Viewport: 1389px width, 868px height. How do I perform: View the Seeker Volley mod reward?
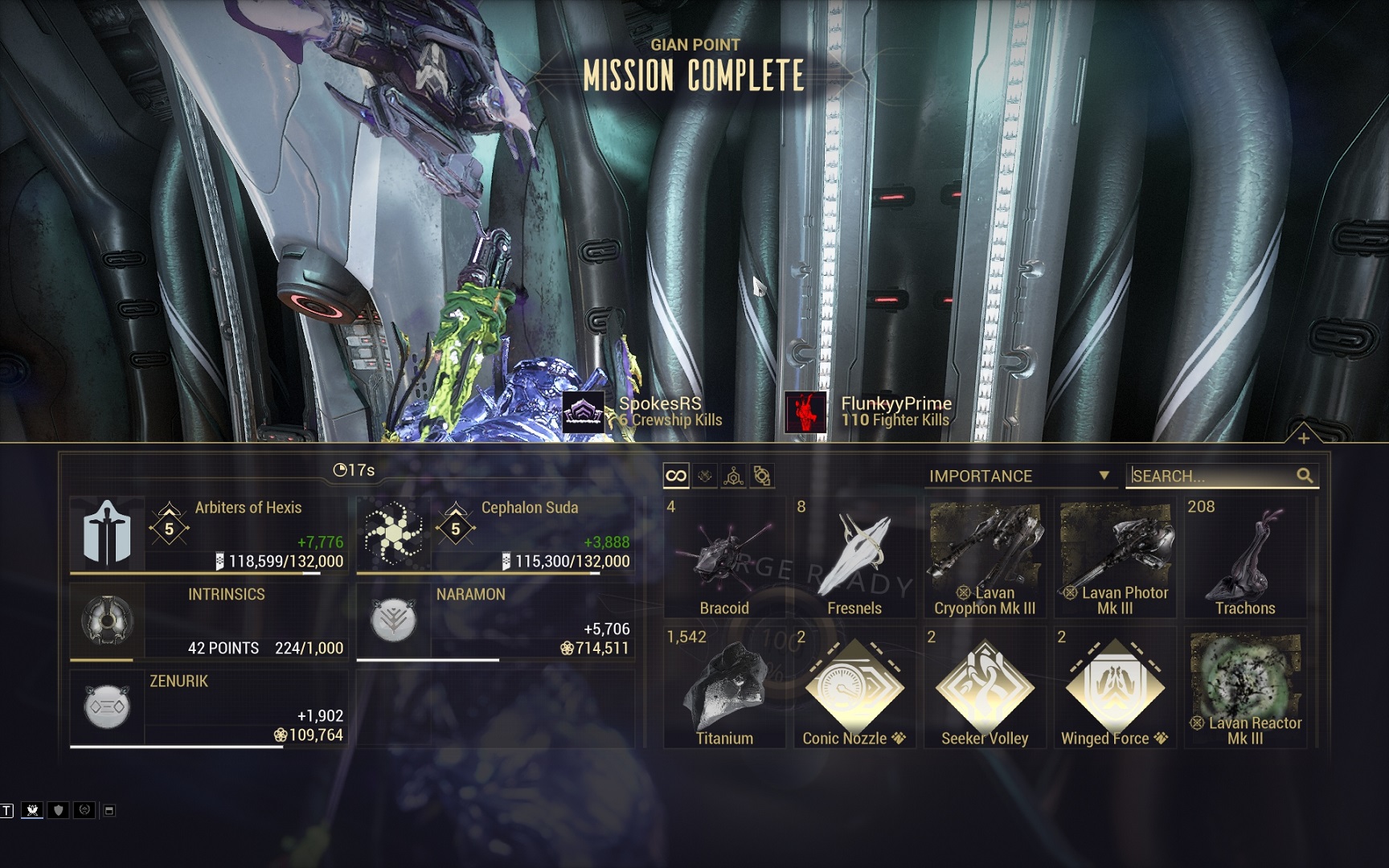point(985,688)
